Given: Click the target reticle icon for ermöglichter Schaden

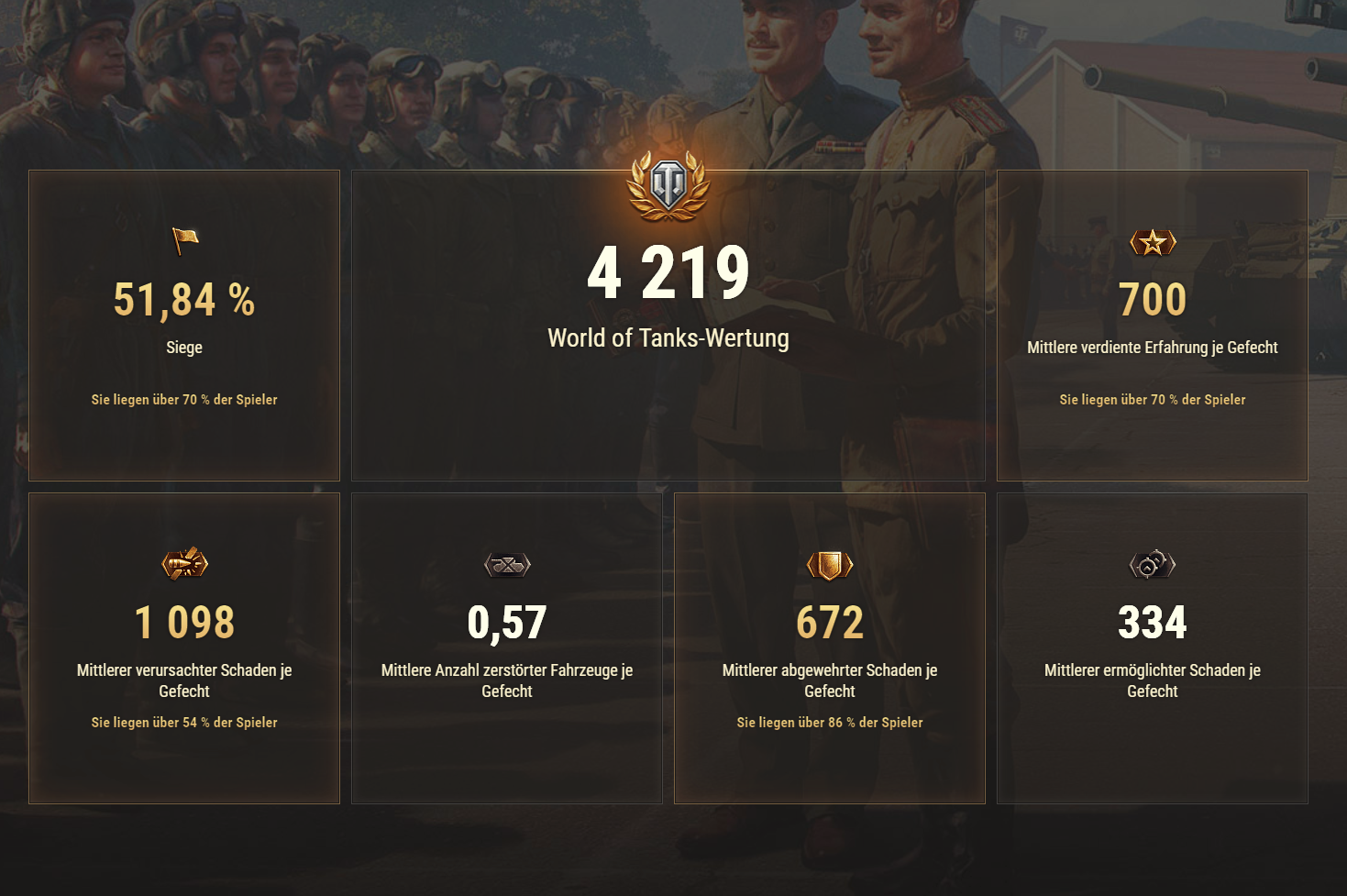Looking at the screenshot, I should pyautogui.click(x=1152, y=564).
